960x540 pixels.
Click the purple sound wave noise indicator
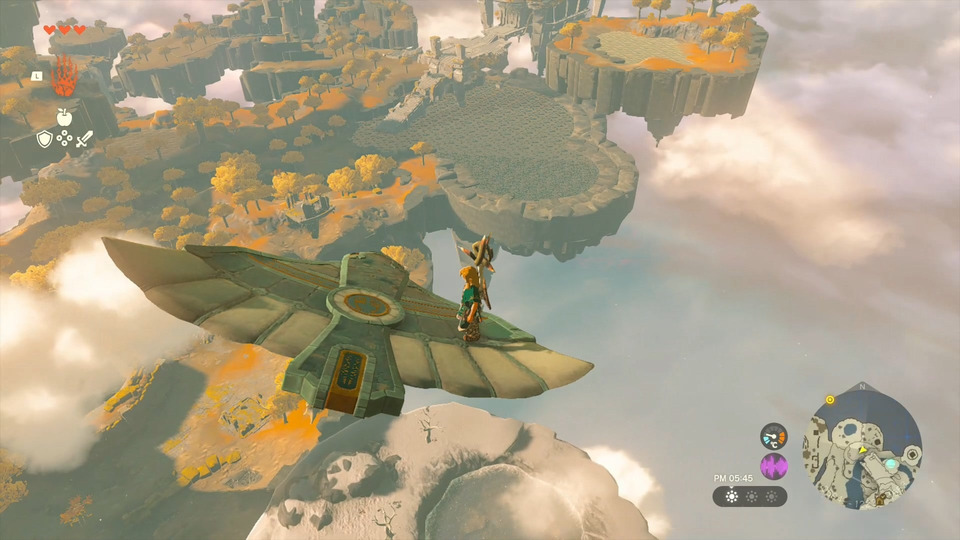(x=773, y=466)
